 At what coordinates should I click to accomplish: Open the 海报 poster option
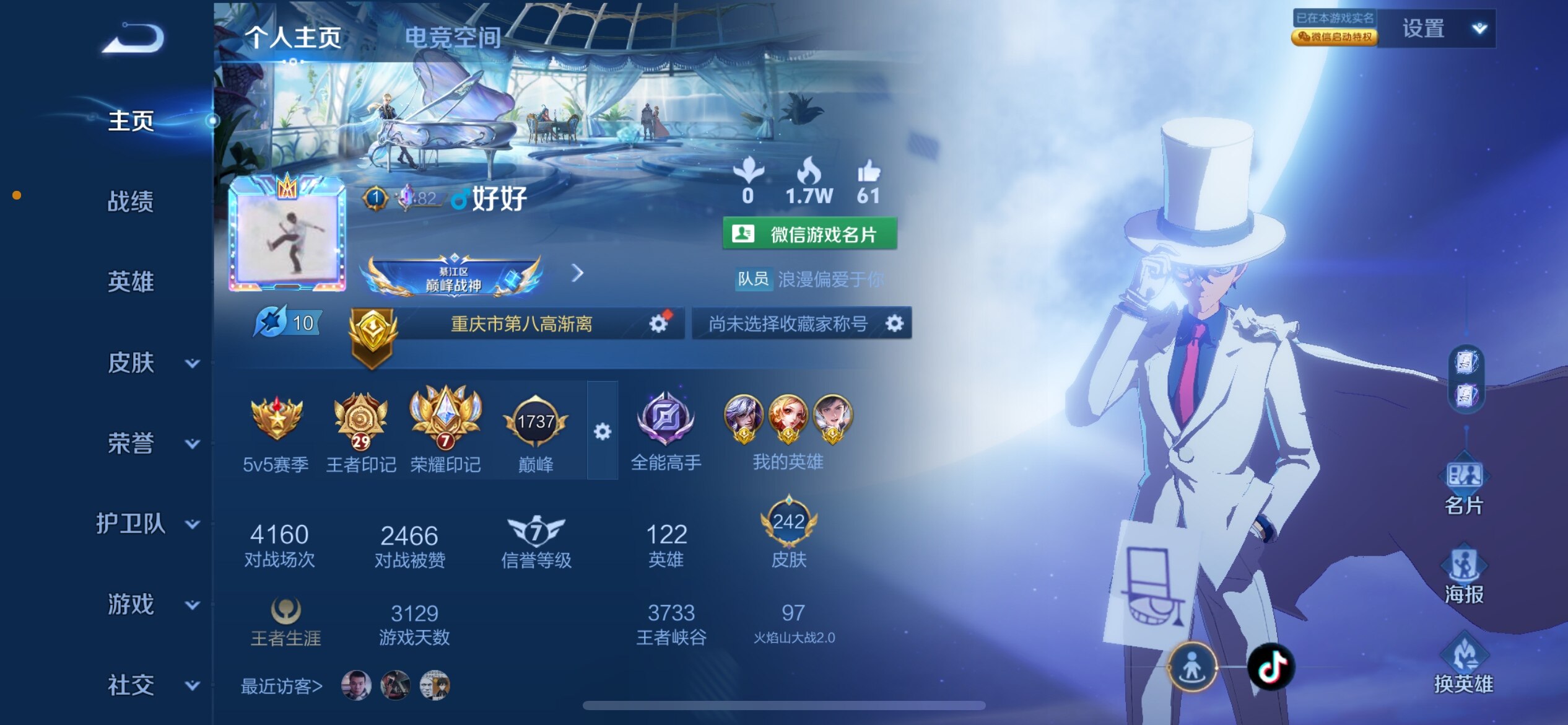(x=1464, y=576)
